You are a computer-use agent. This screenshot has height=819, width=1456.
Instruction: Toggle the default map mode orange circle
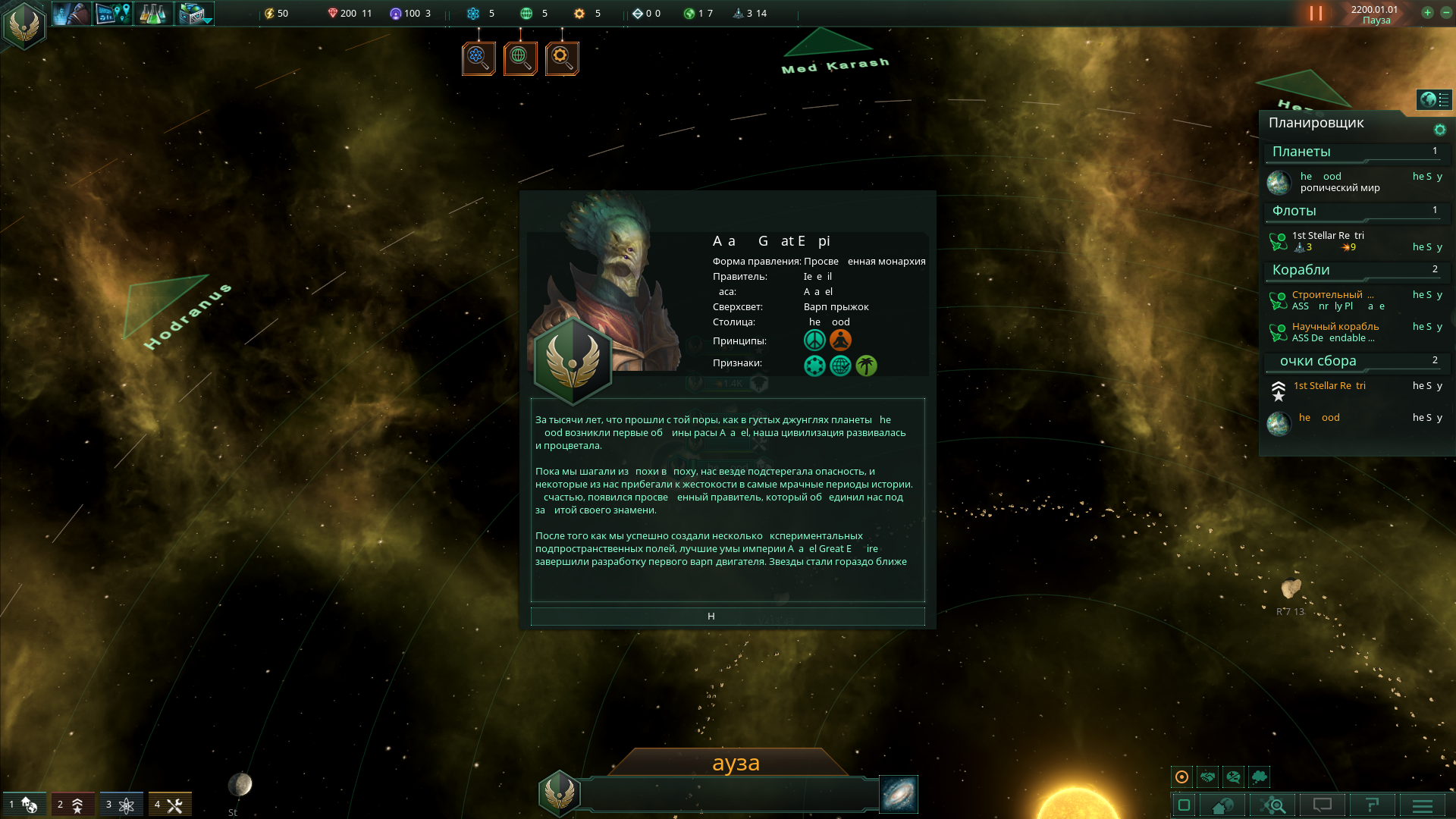[x=1181, y=777]
